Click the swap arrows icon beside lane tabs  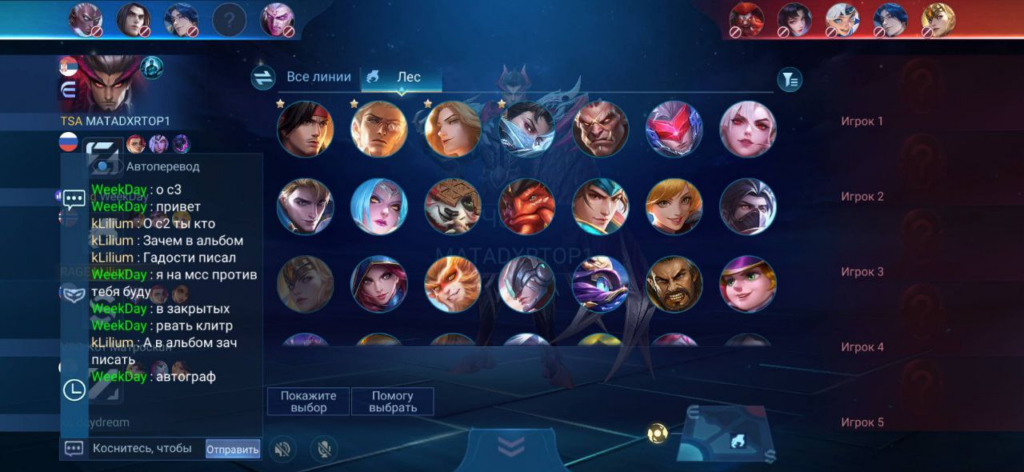263,78
